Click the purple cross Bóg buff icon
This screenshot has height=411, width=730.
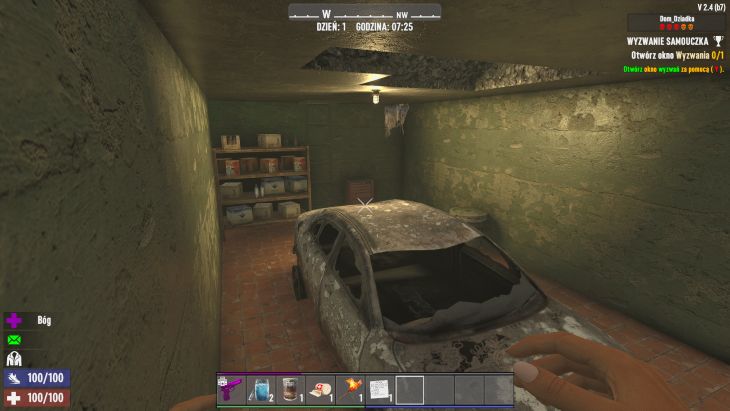pos(15,321)
